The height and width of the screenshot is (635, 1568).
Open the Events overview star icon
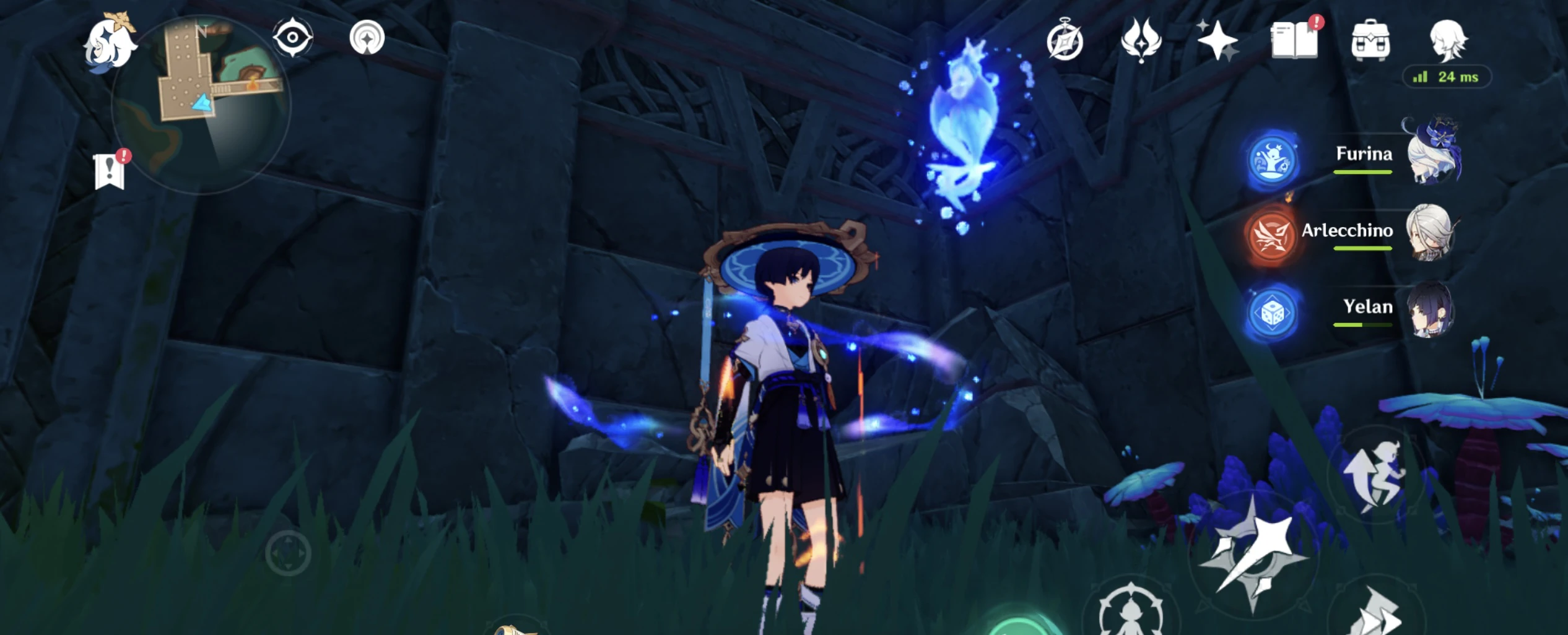pos(1218,41)
